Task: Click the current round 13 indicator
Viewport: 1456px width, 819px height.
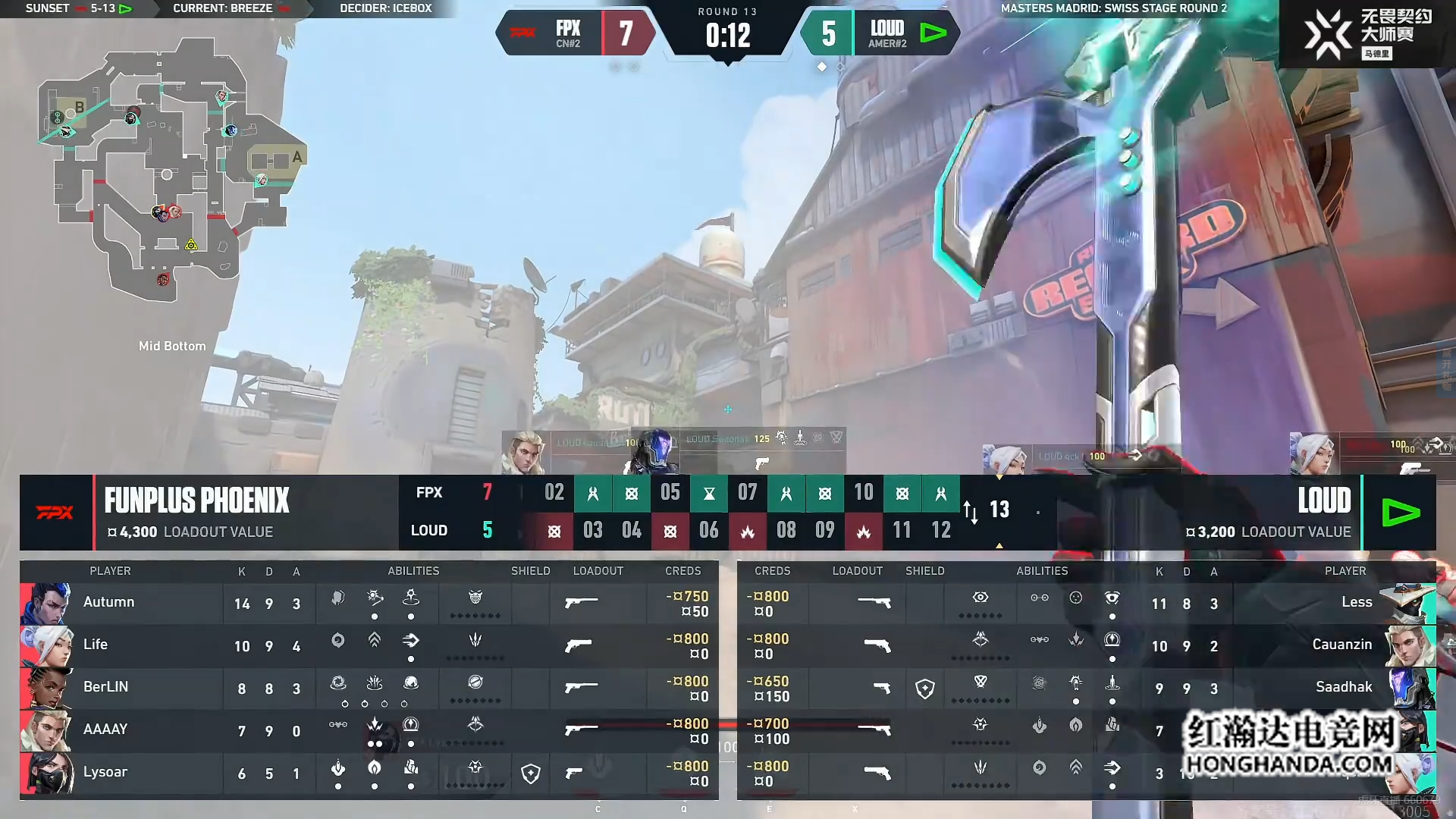Action: click(x=999, y=510)
